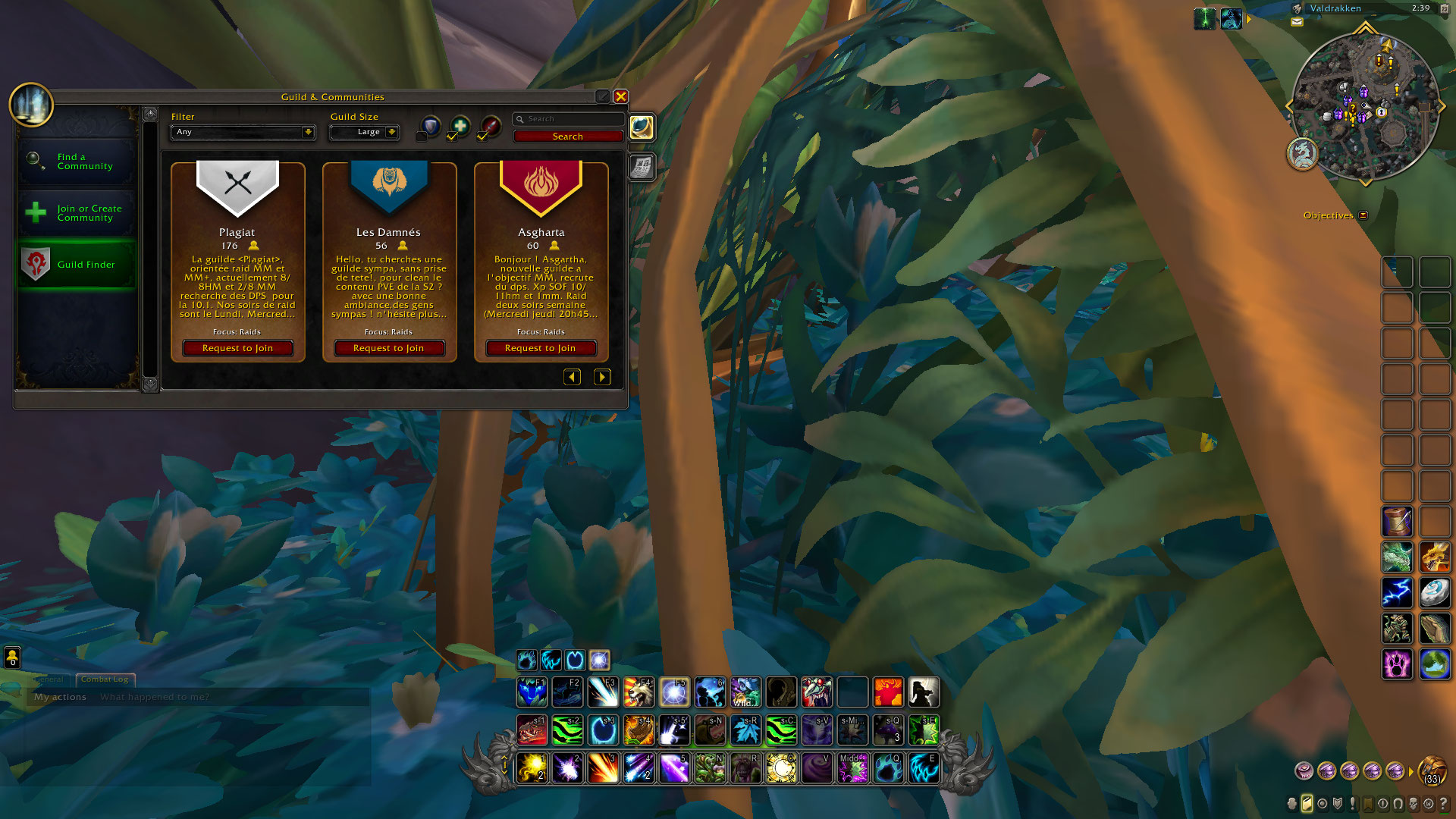This screenshot has width=1456, height=819.
Task: Open the character info micro menu icon
Action: (x=1293, y=802)
